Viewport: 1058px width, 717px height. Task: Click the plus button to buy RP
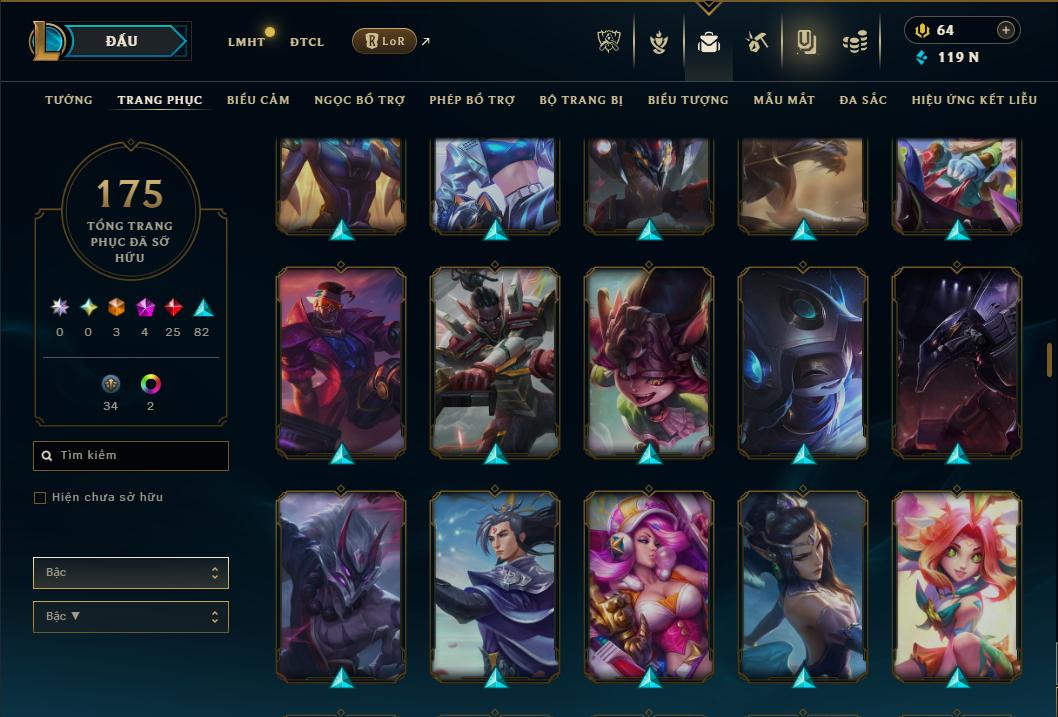point(1006,30)
